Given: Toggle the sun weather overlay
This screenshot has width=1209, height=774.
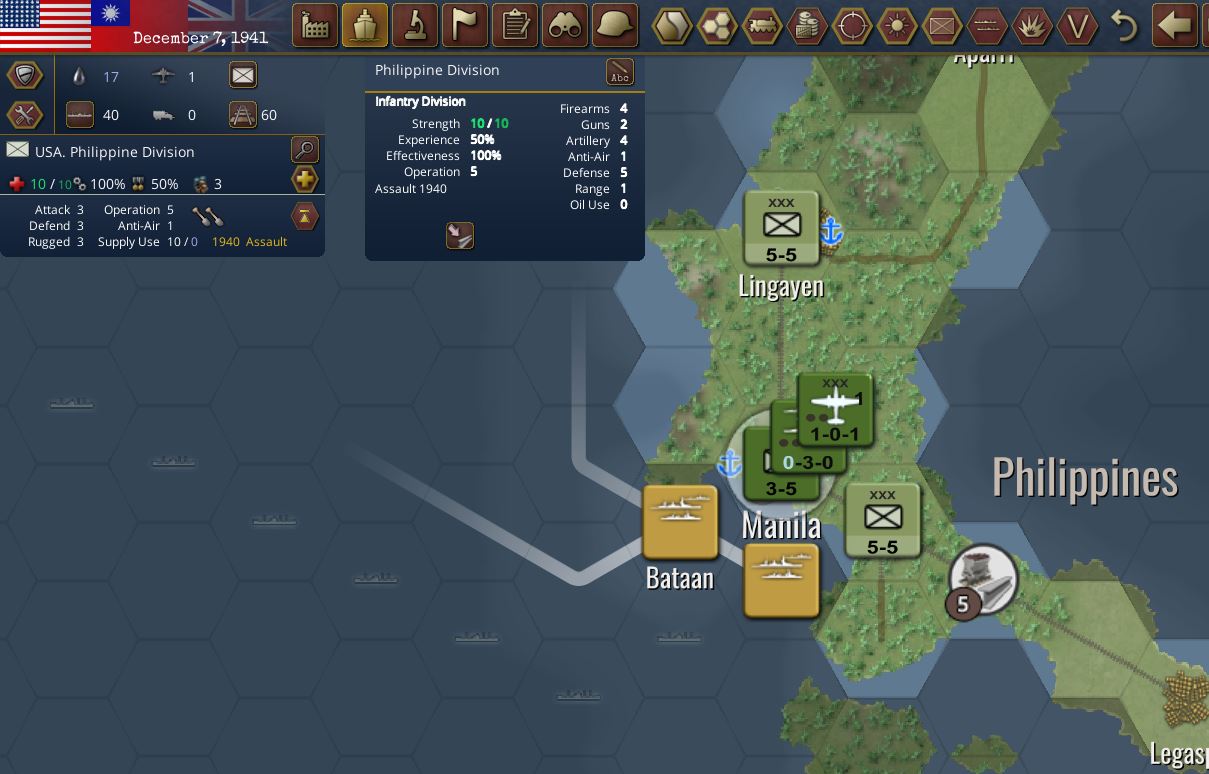Looking at the screenshot, I should [897, 26].
